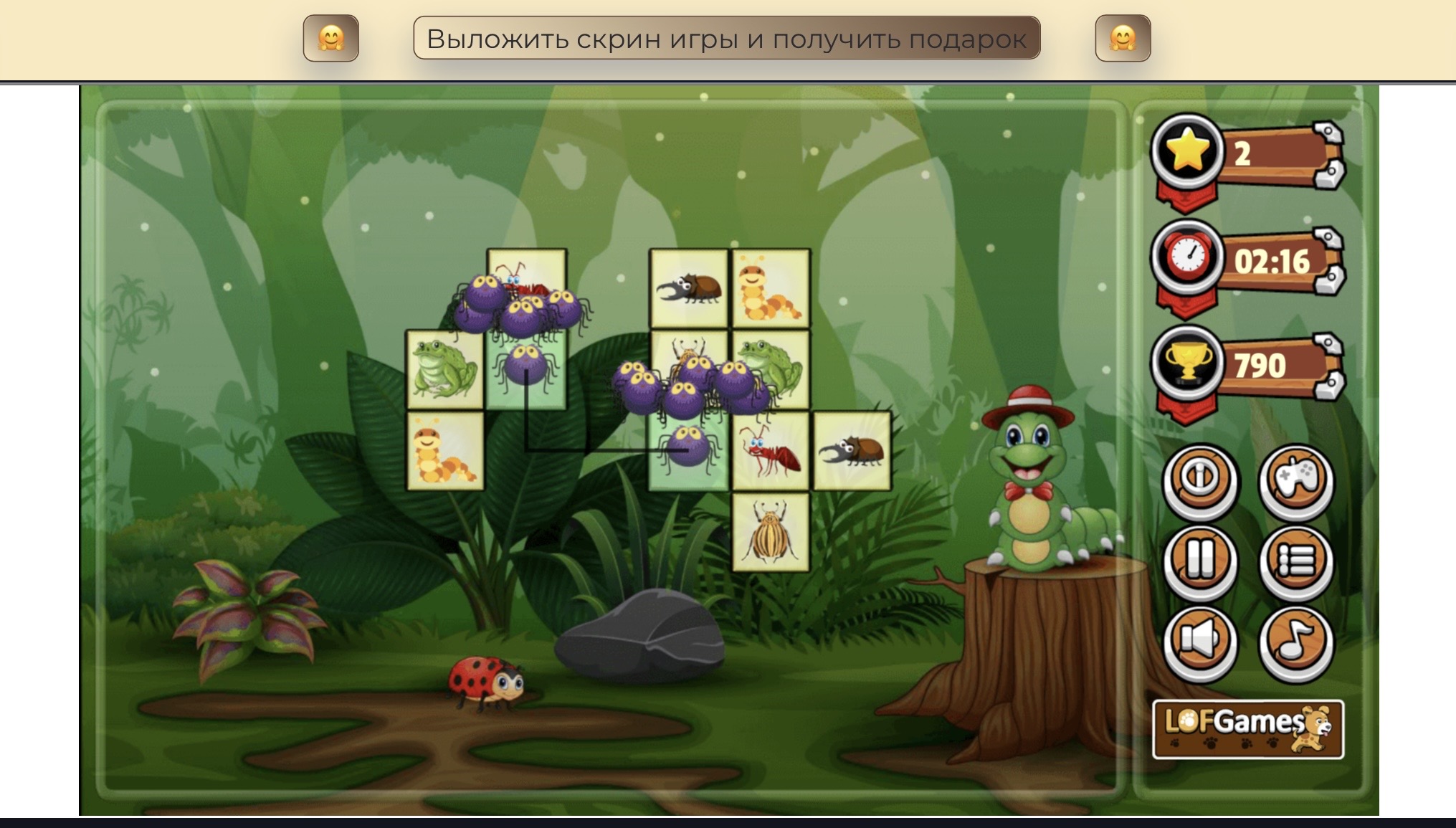Select the caterpillar tile directly below the frog

(x=445, y=451)
